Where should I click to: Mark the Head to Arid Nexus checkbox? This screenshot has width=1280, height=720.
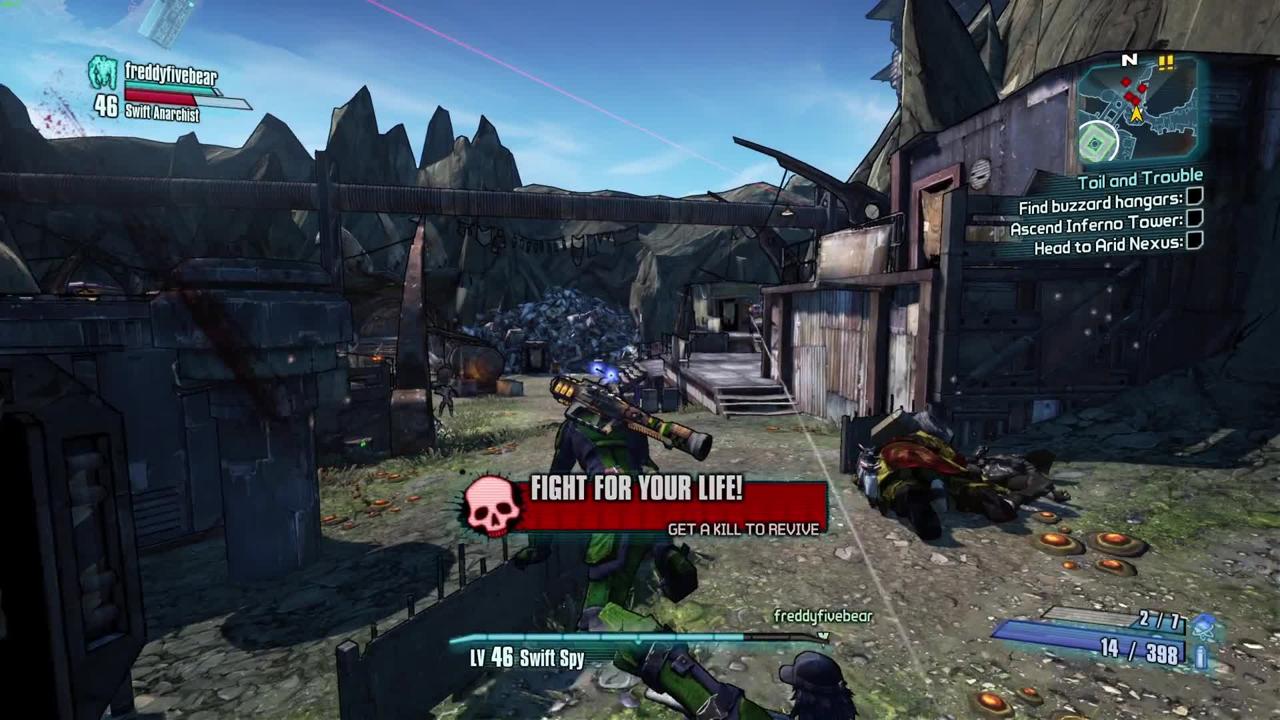pos(1194,241)
